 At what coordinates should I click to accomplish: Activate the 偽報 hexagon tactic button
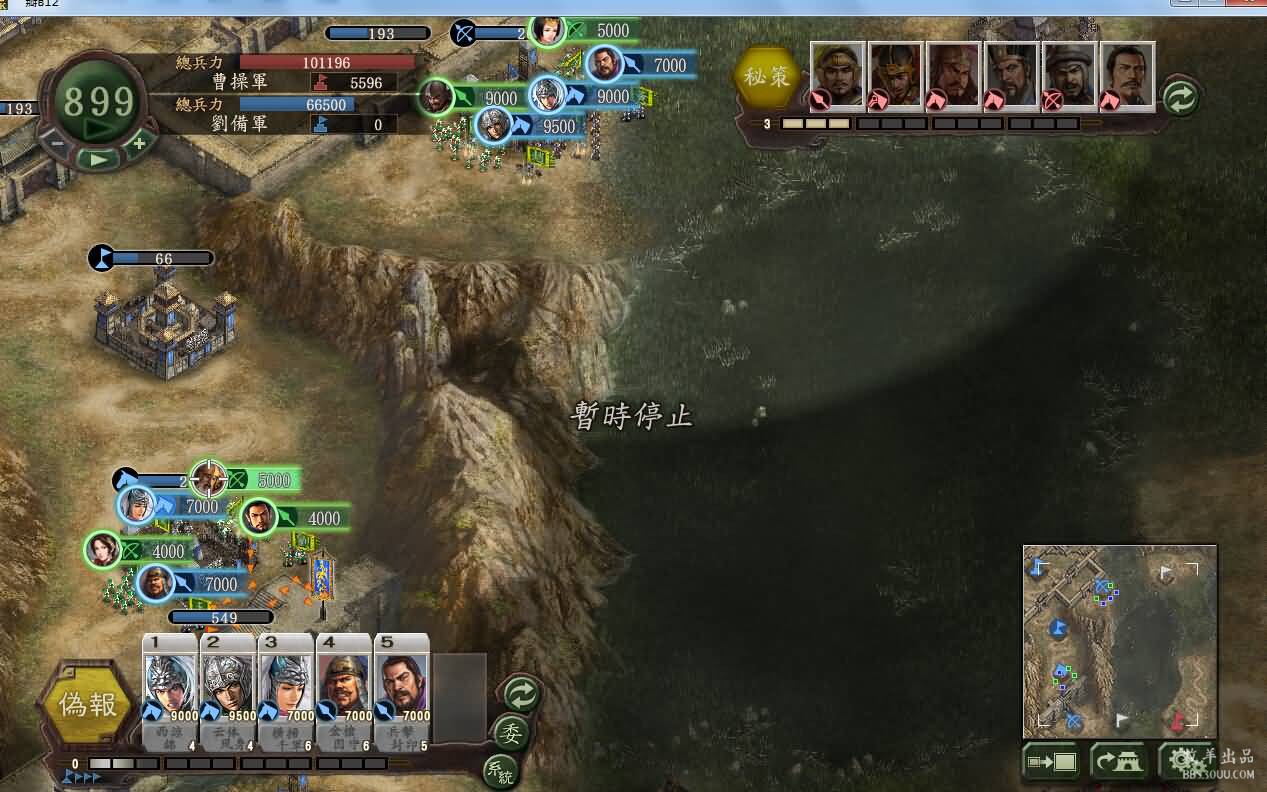[x=88, y=705]
